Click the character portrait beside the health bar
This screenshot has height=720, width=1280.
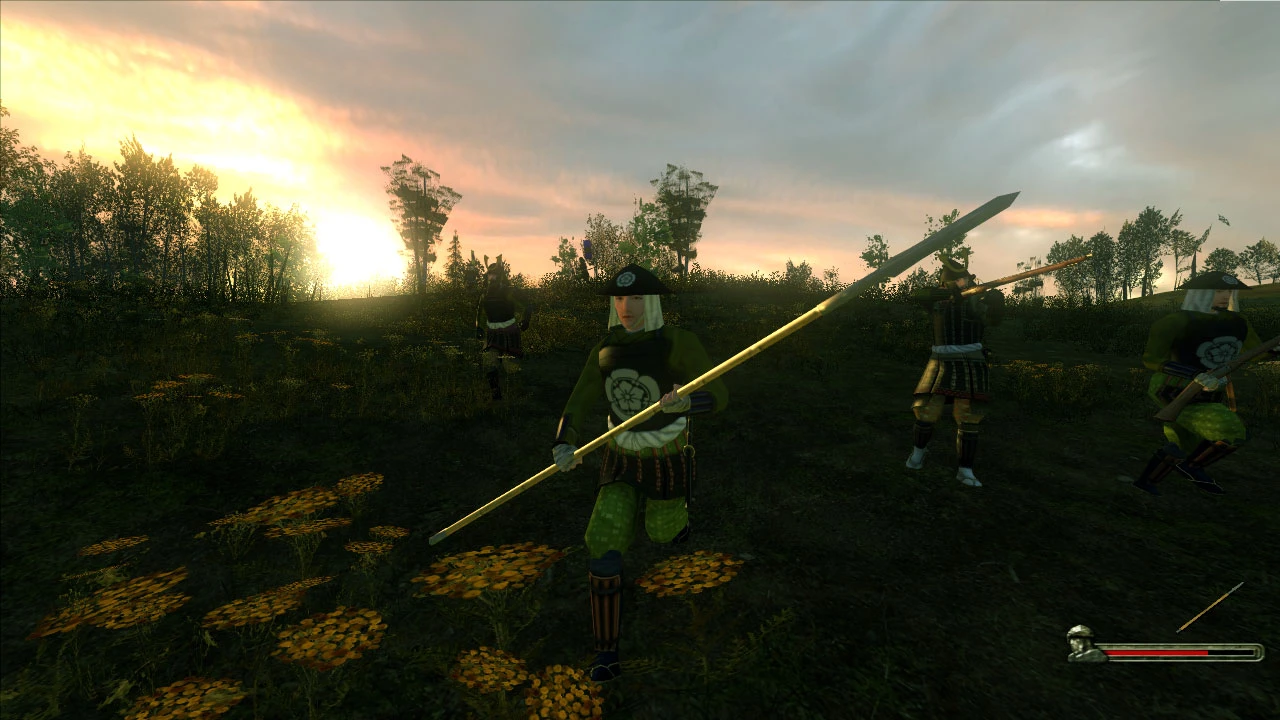pos(1080,645)
